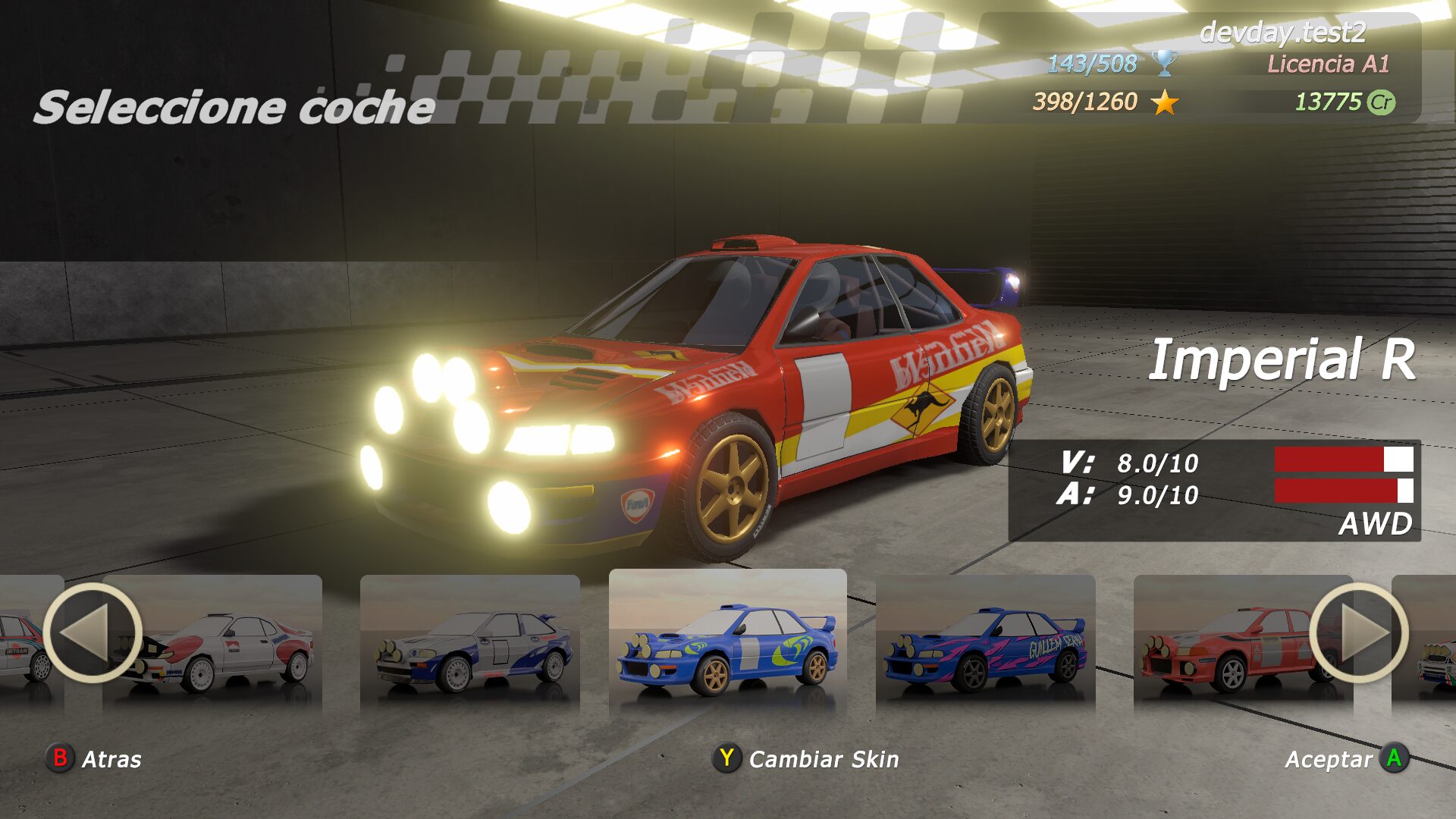Confirm car choice with Aceptar

click(x=1347, y=758)
